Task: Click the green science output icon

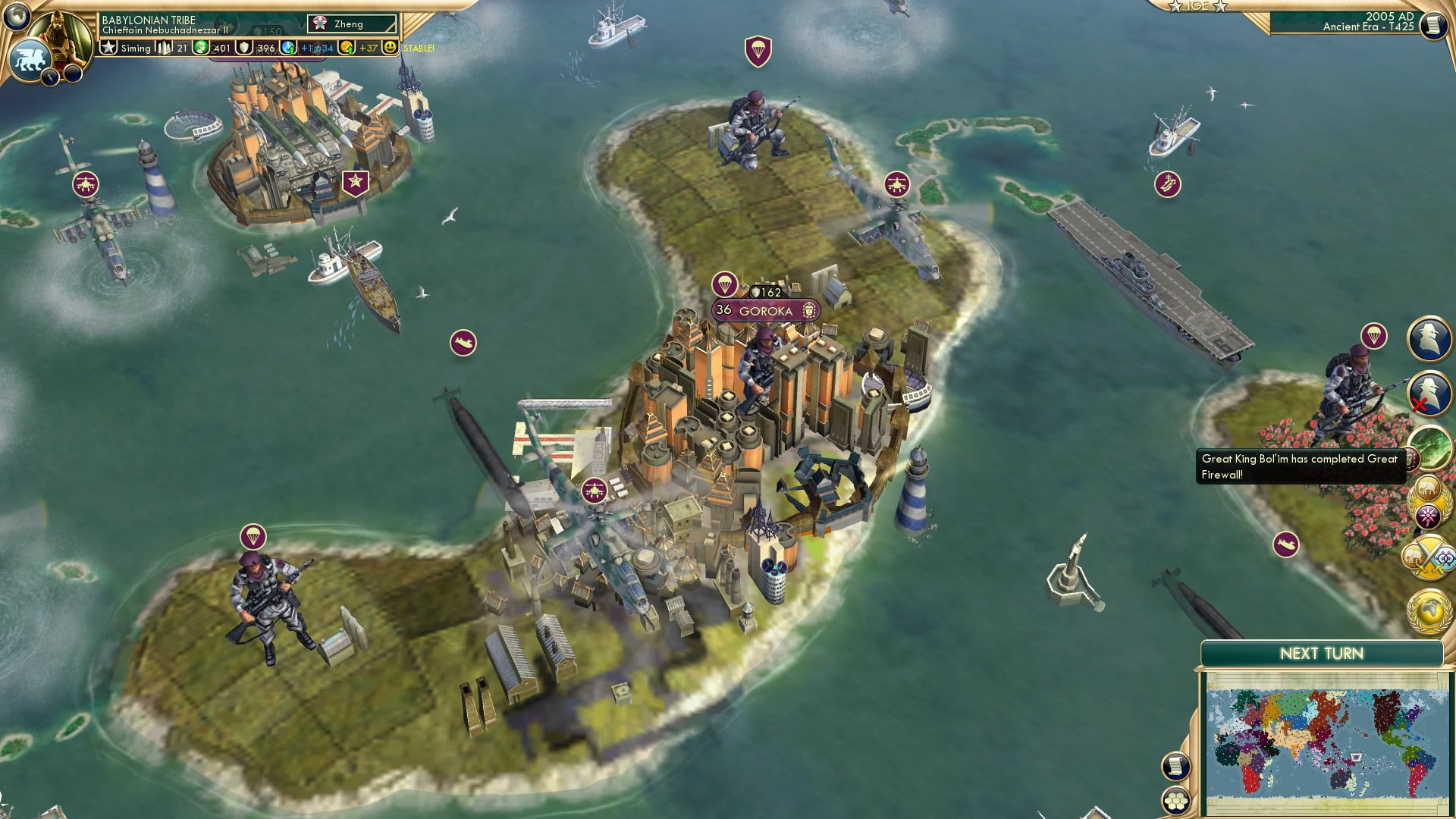Action: pyautogui.click(x=200, y=48)
